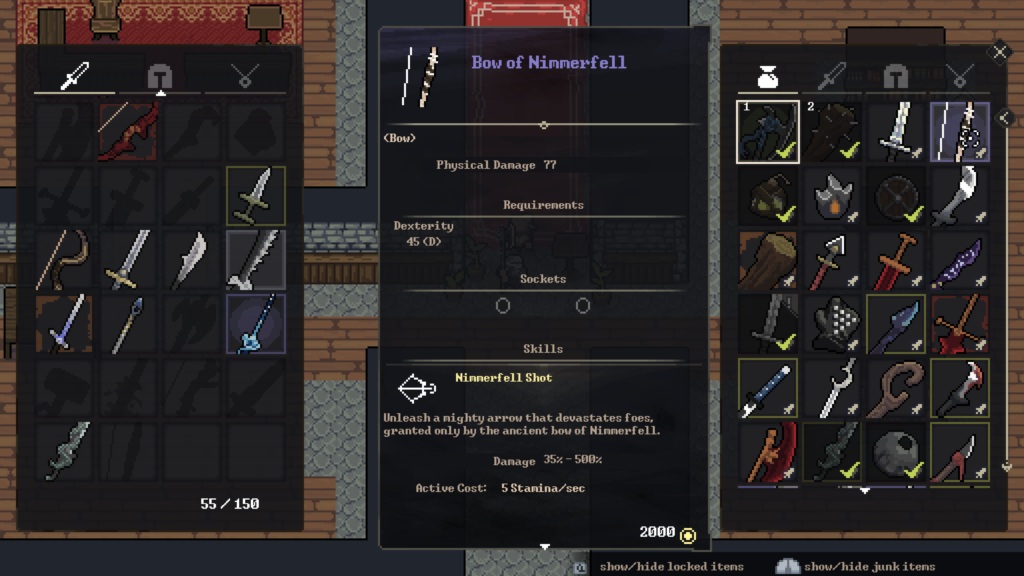Viewport: 1024px width, 576px height.
Task: Close the inventory window with the X
Action: click(999, 52)
